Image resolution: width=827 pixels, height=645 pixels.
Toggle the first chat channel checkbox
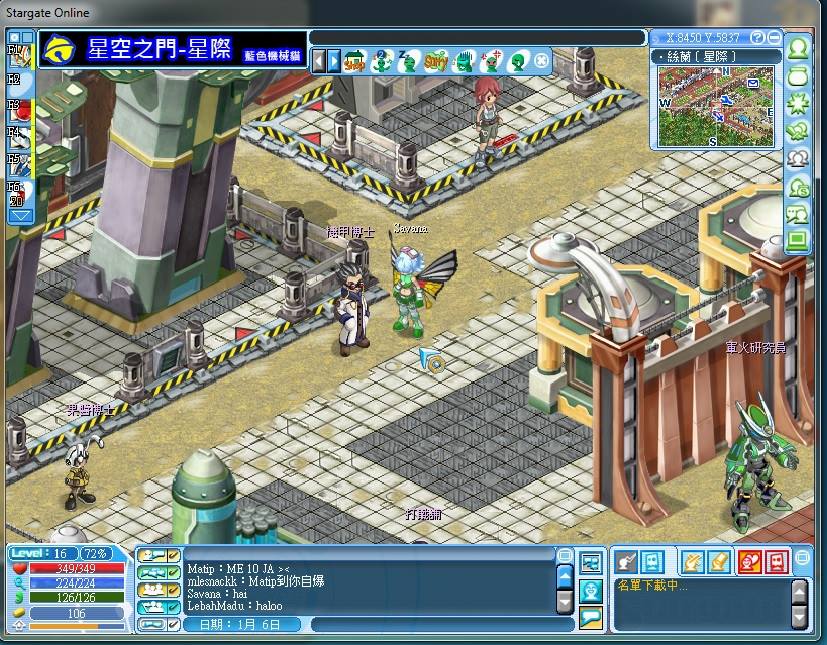(173, 555)
